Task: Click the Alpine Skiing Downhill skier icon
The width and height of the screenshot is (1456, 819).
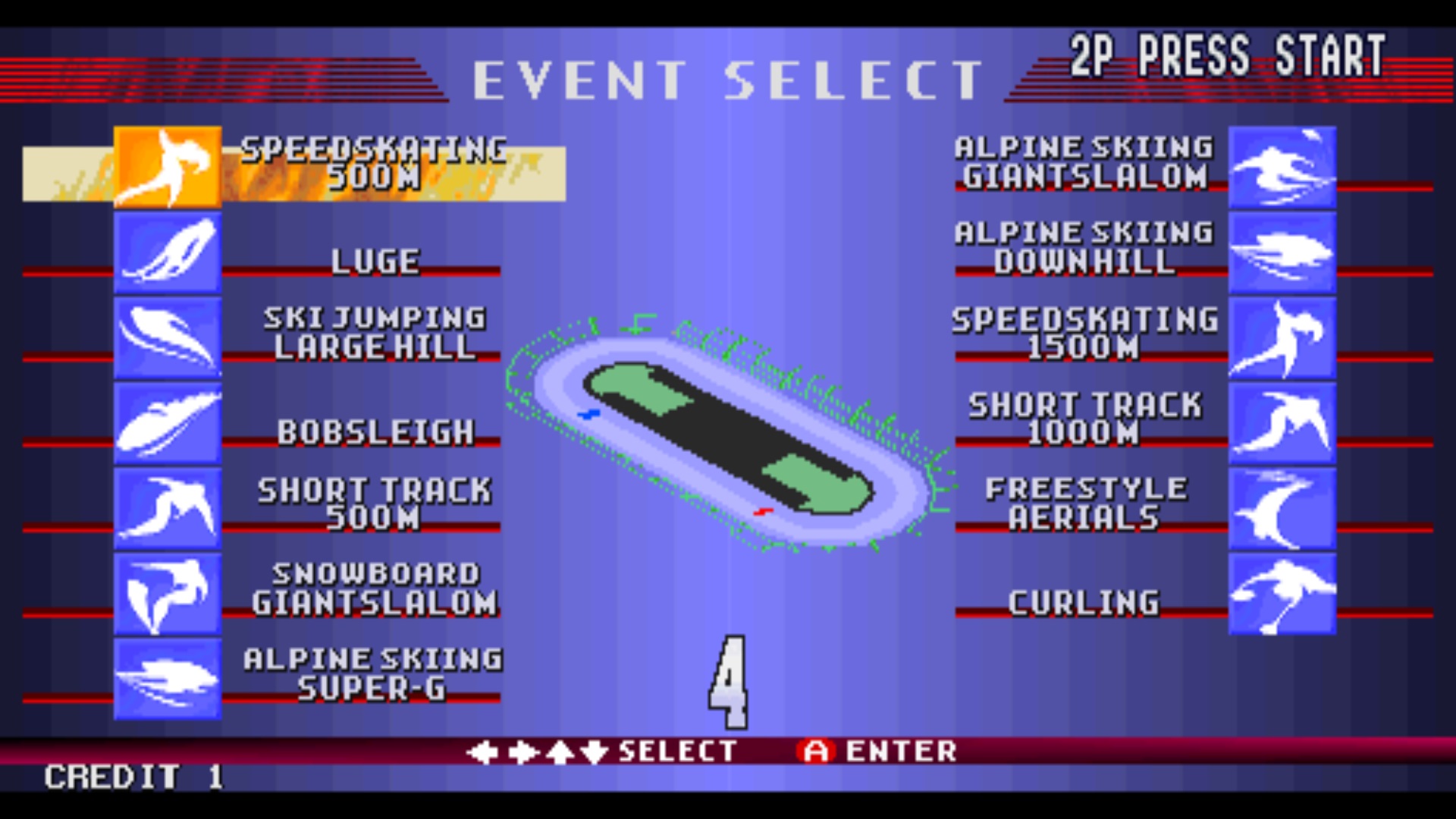Action: (1283, 253)
